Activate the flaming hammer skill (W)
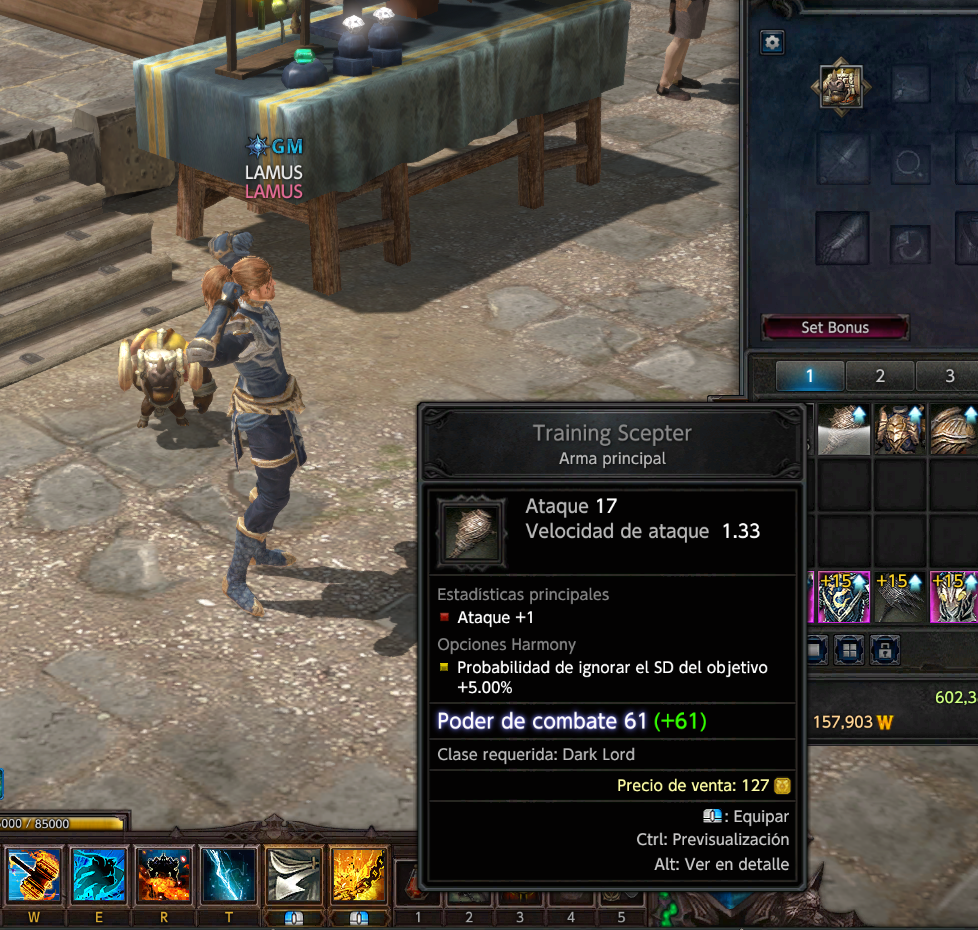This screenshot has height=930, width=978. [34, 875]
